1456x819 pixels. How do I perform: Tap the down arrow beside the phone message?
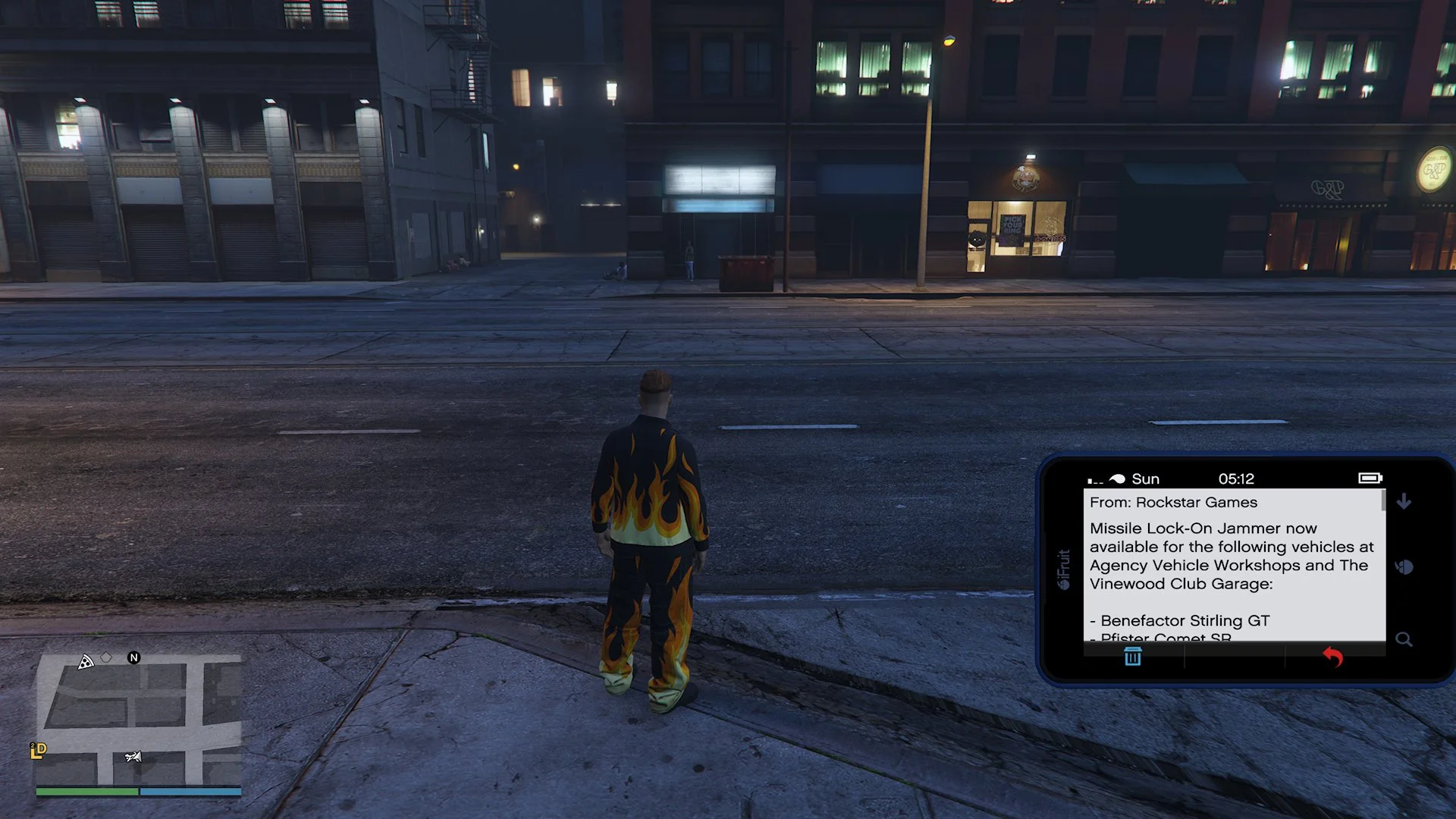pyautogui.click(x=1404, y=501)
